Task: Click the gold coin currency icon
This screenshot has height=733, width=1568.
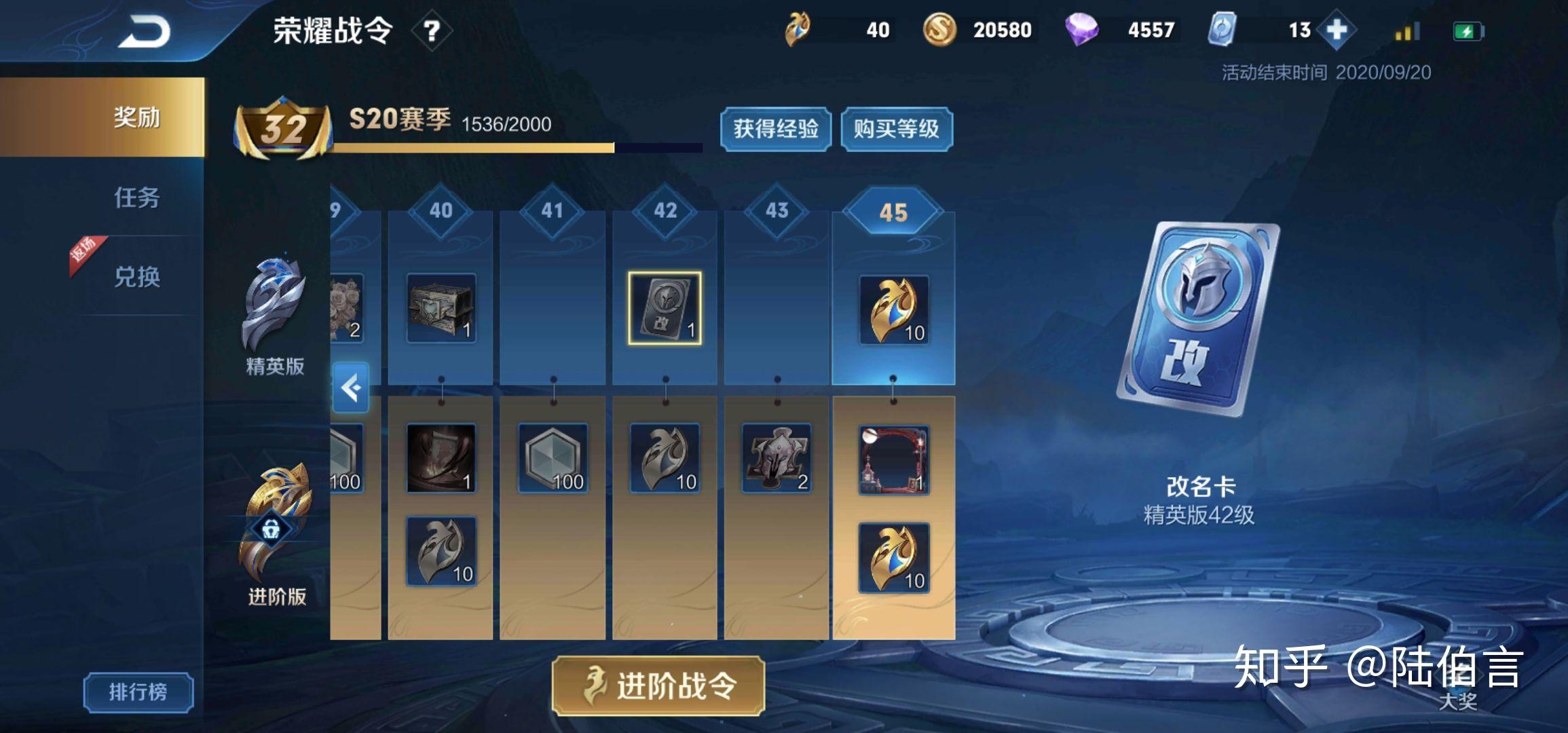Action: click(939, 30)
